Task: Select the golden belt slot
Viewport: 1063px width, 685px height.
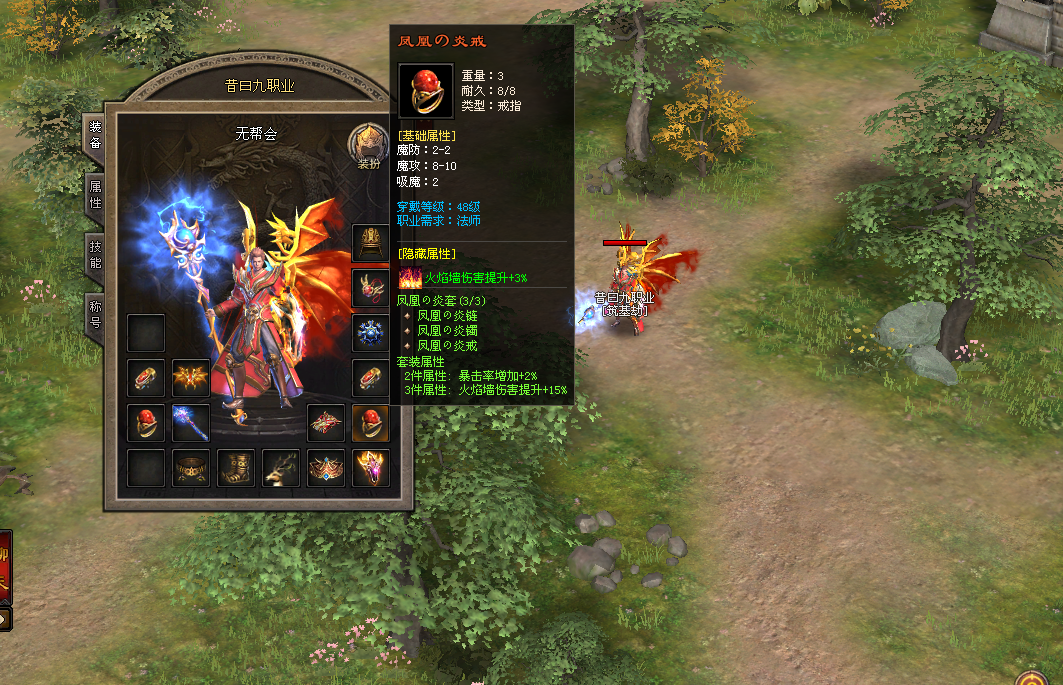Action: coord(191,468)
